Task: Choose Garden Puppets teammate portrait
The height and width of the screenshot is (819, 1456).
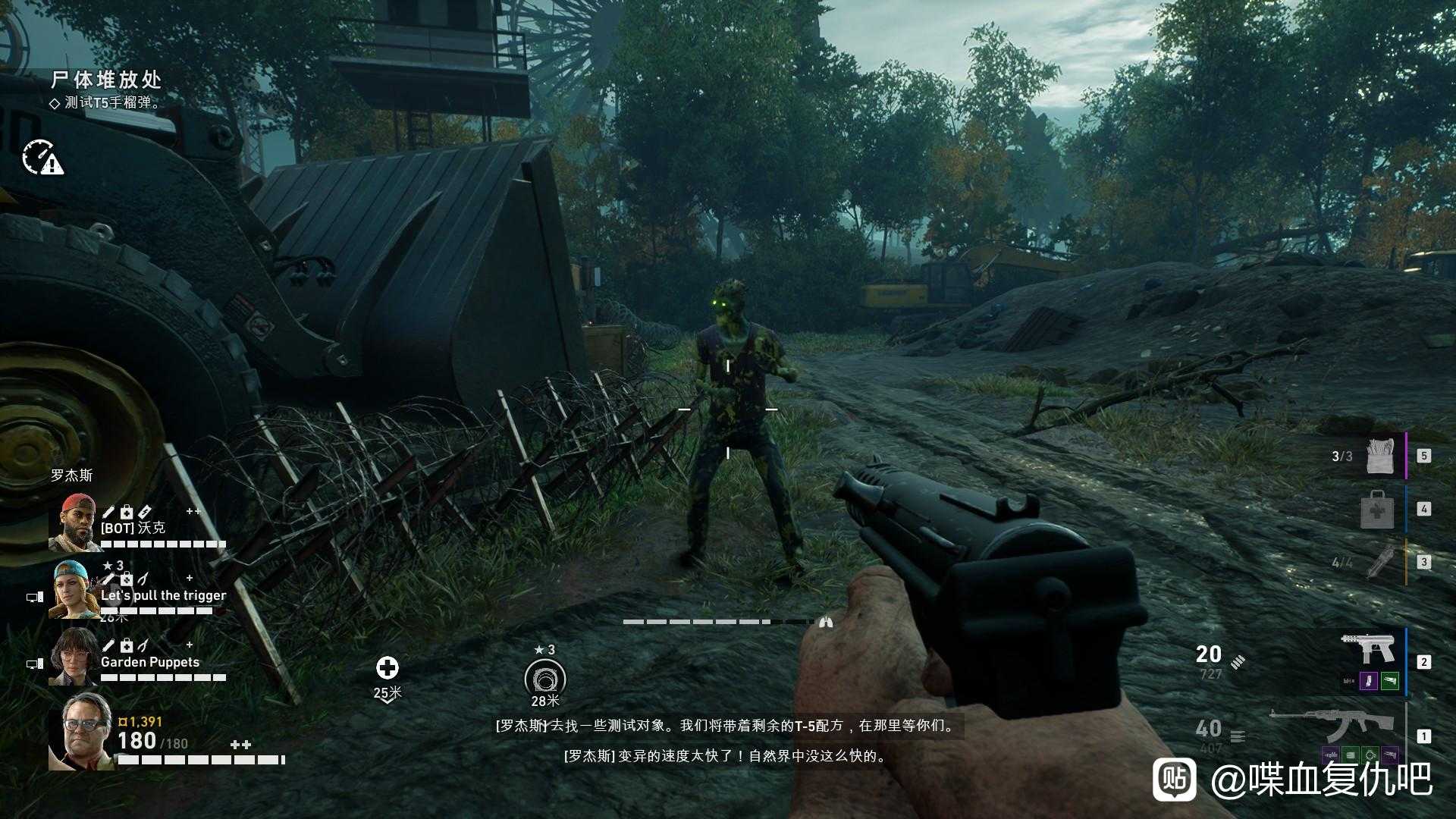Action: (74, 656)
